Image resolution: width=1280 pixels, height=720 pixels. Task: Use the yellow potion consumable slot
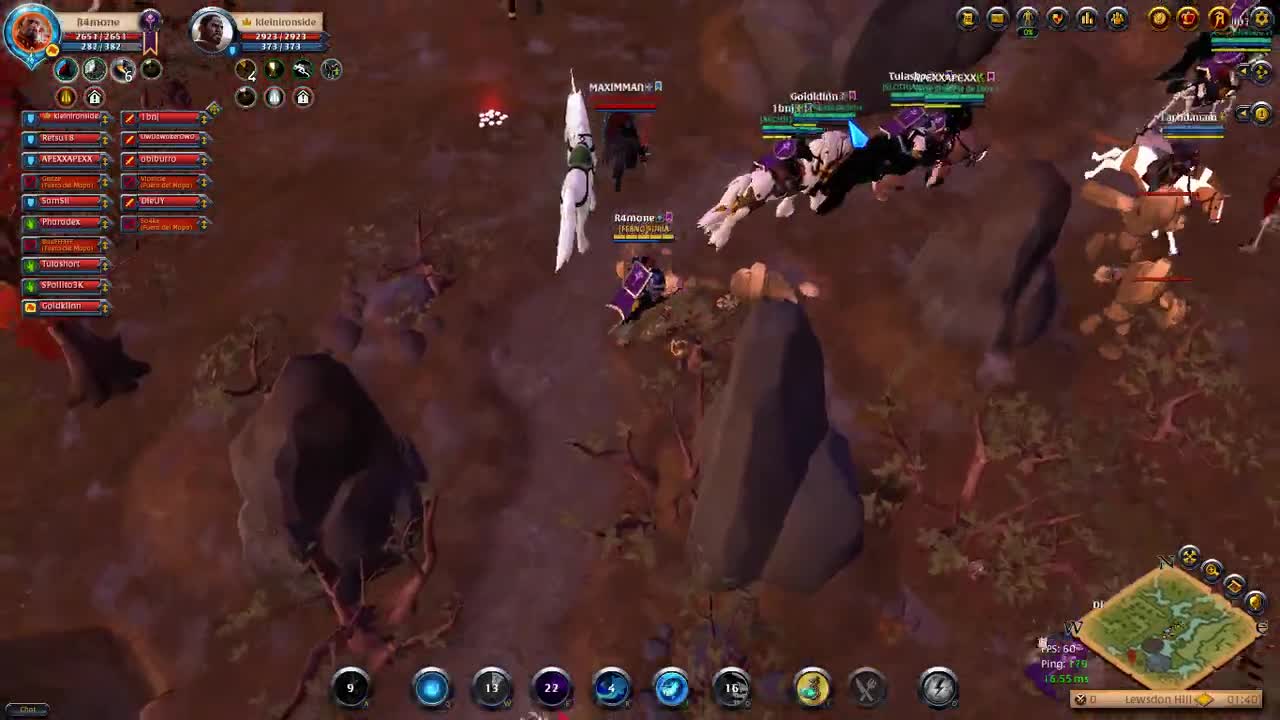point(812,688)
